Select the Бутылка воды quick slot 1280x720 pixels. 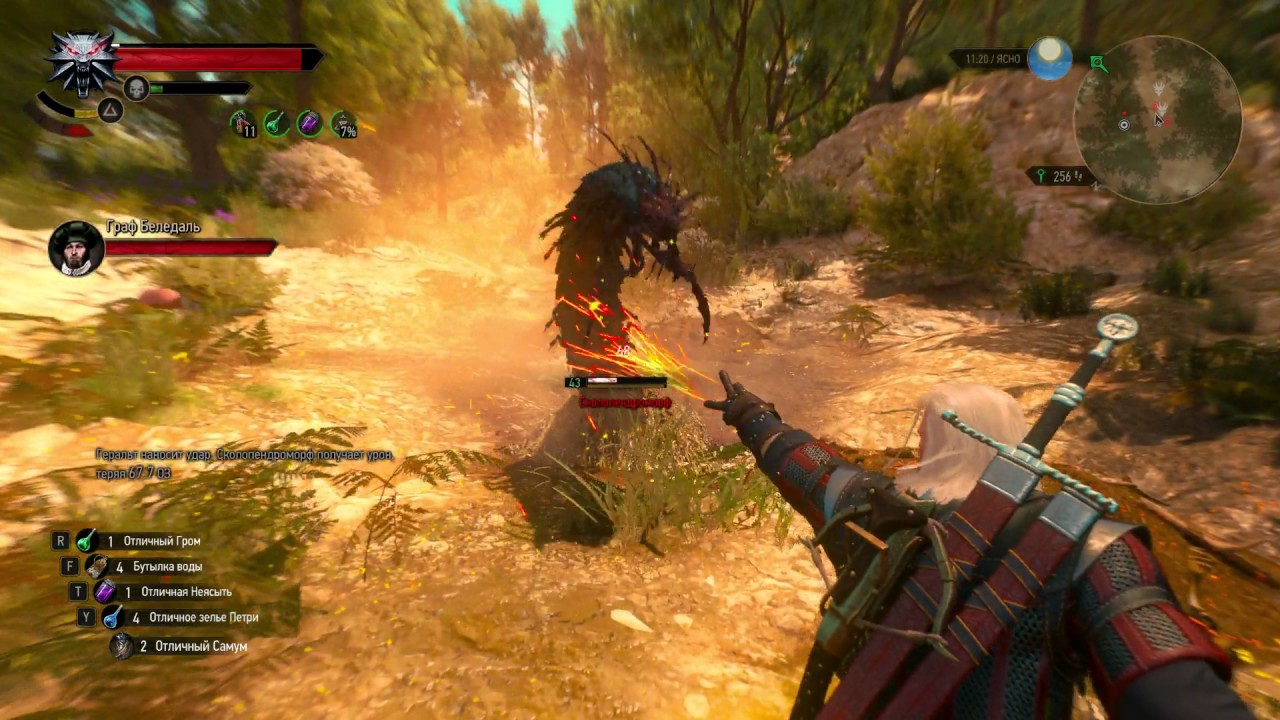click(x=97, y=566)
